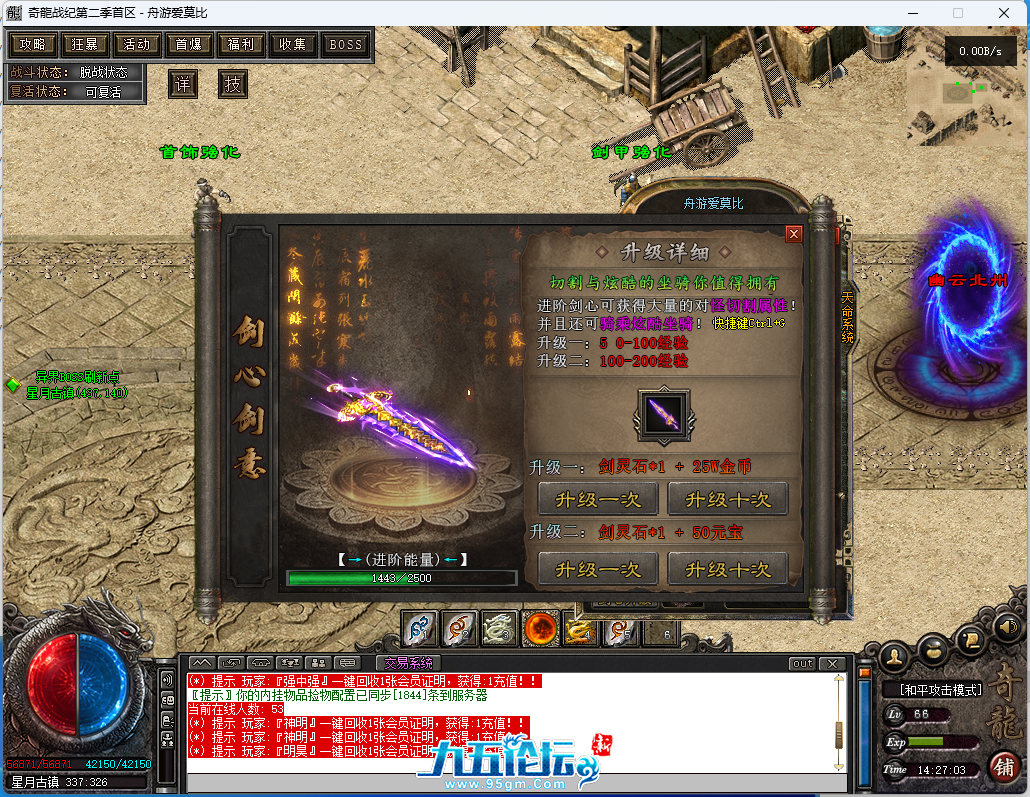Viewport: 1030px width, 797px height.
Task: Click 升级十次 for the 25W金币 upgrade
Action: pyautogui.click(x=727, y=499)
